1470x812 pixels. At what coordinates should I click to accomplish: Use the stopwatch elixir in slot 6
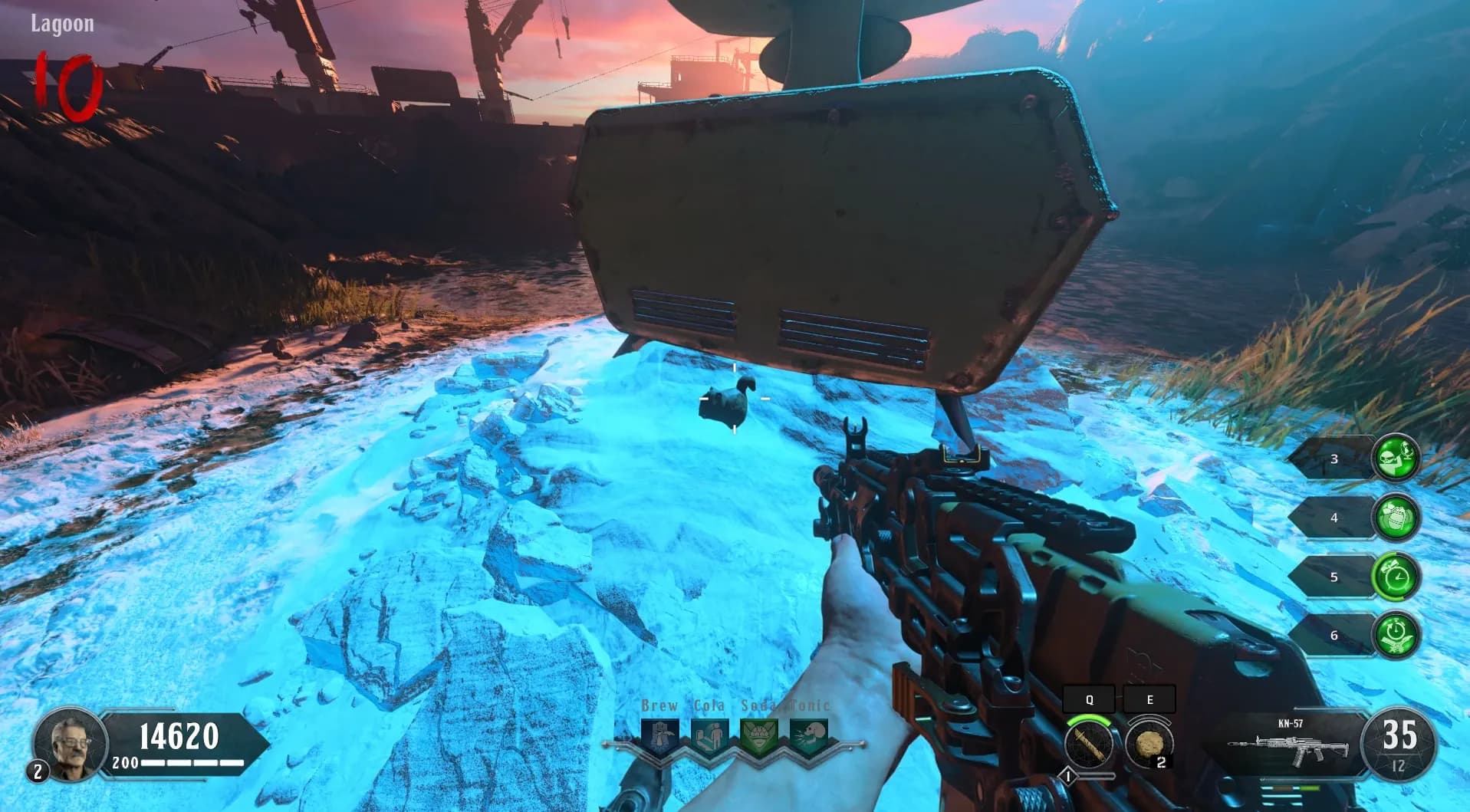click(x=1396, y=635)
